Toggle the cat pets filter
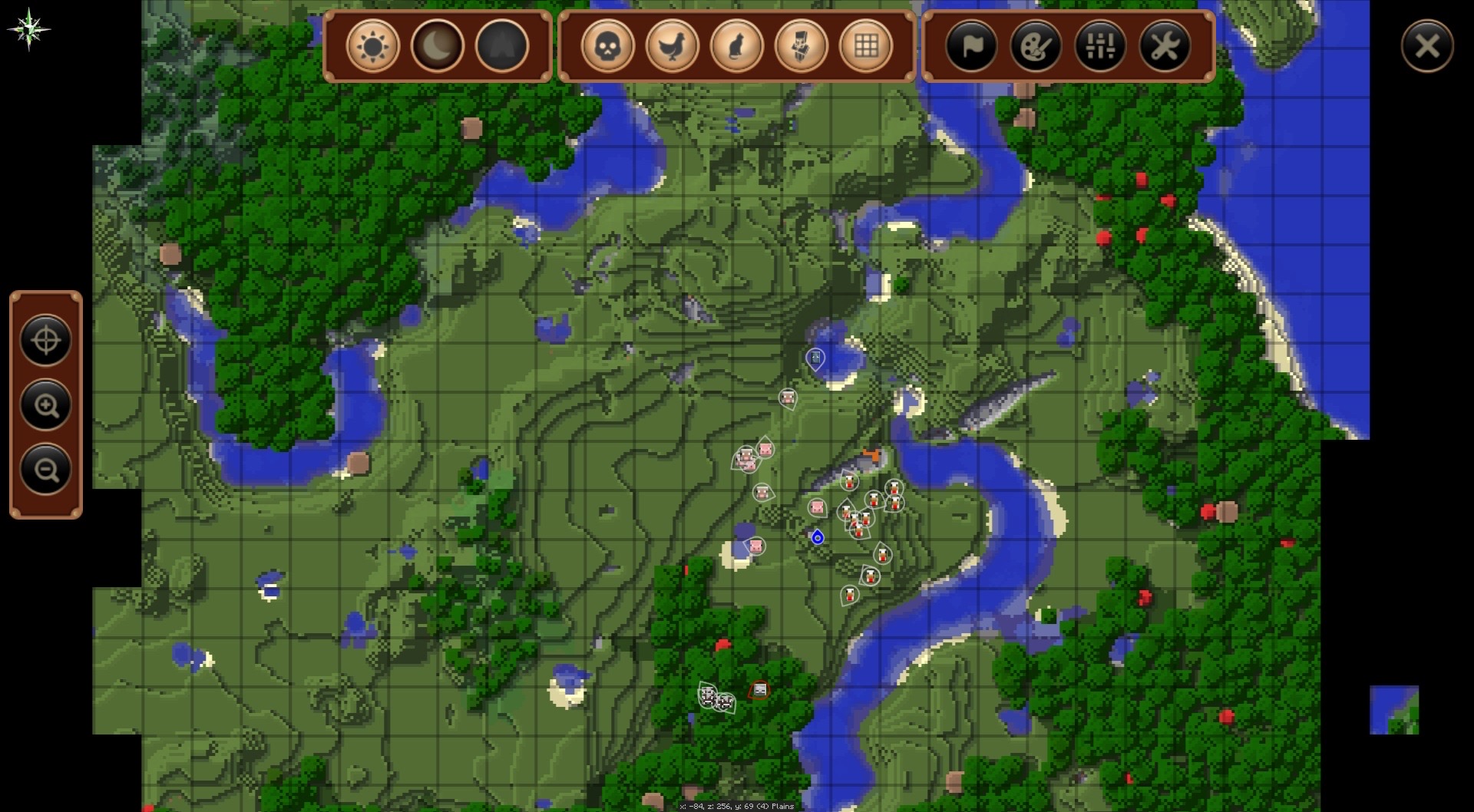This screenshot has height=812, width=1474. pos(737,46)
